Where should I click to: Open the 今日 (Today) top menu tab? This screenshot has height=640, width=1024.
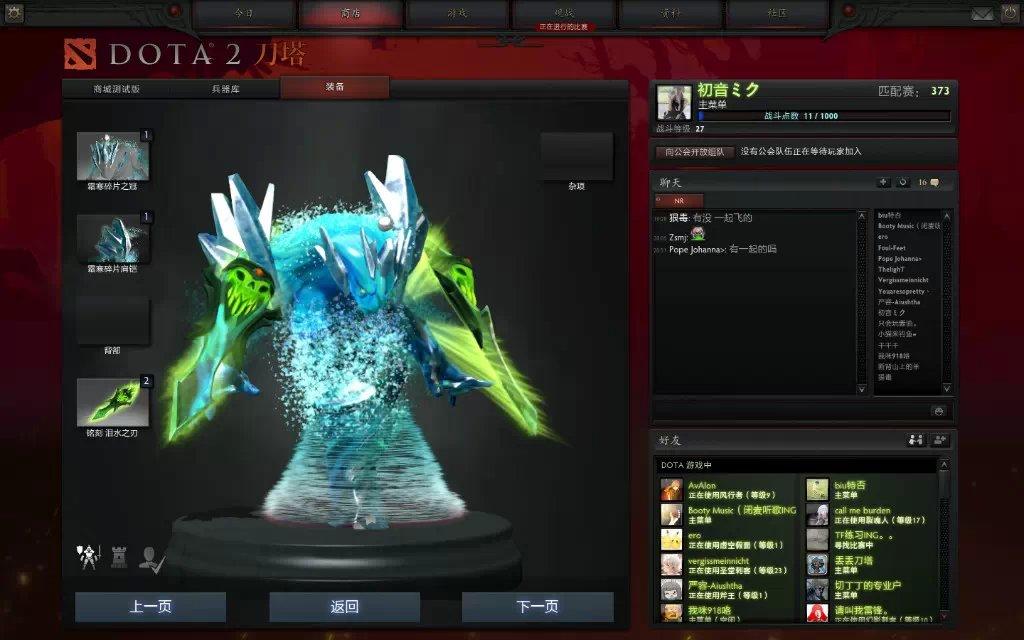tap(244, 14)
